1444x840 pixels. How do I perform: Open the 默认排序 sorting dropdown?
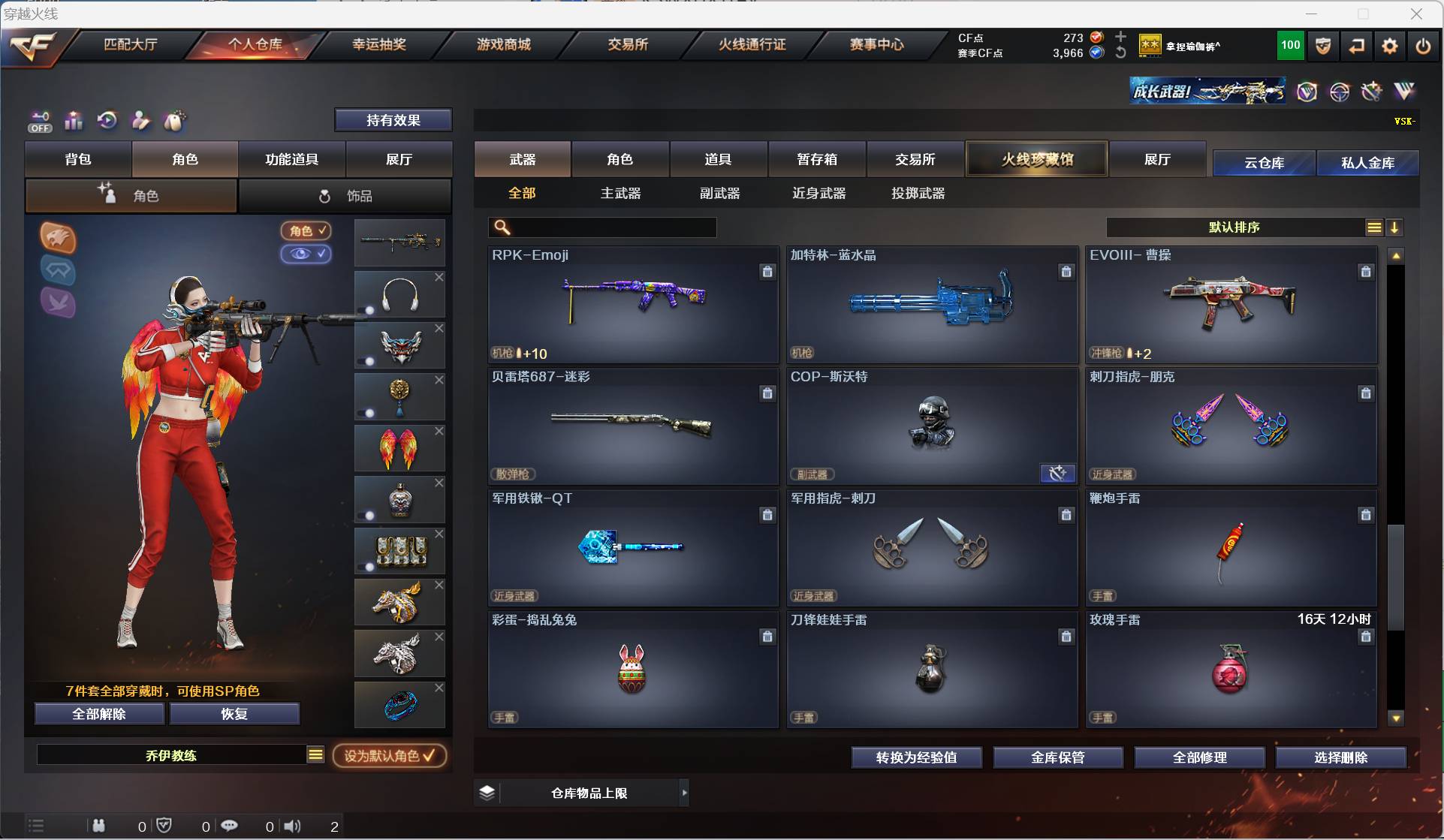click(1234, 227)
